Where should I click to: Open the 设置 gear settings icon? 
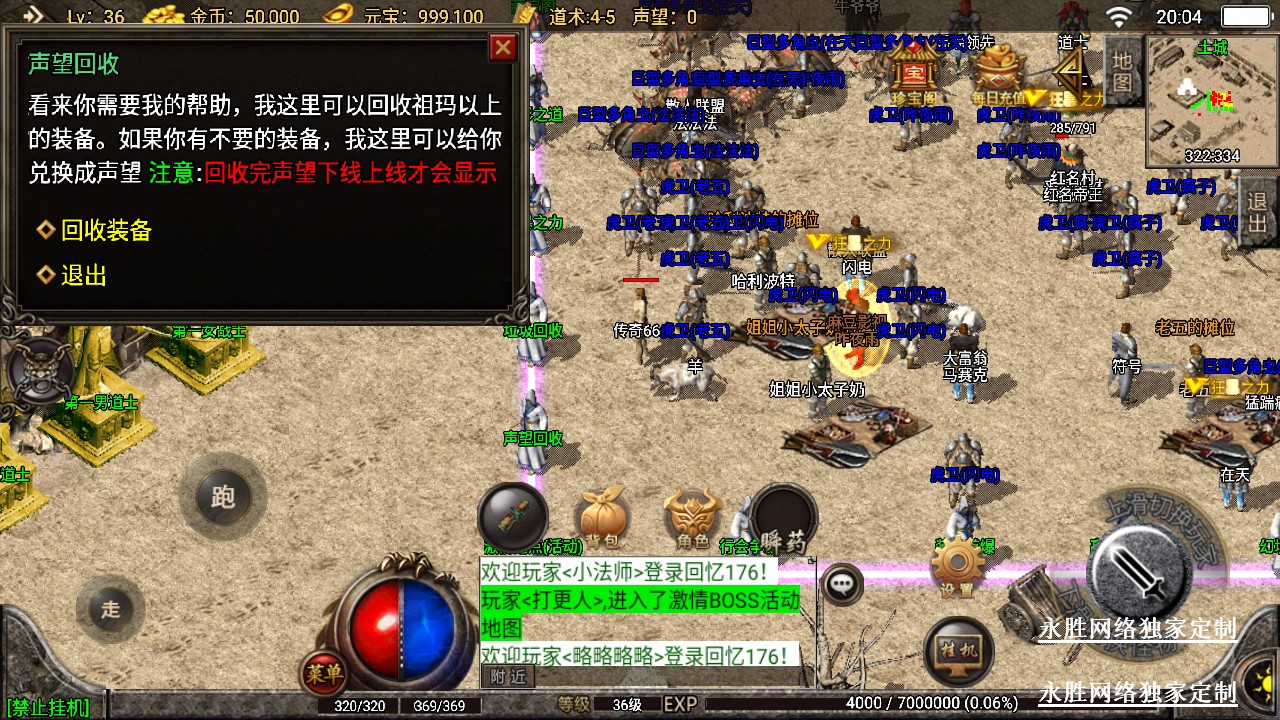[x=957, y=567]
